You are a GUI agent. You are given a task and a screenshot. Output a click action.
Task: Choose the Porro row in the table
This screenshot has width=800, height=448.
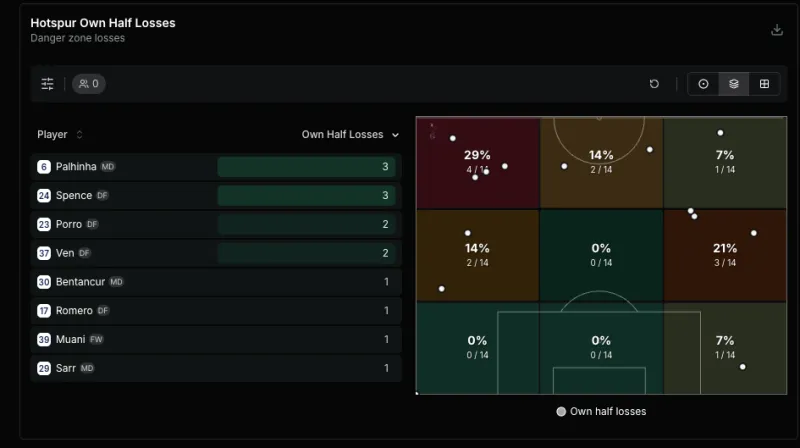coord(215,225)
